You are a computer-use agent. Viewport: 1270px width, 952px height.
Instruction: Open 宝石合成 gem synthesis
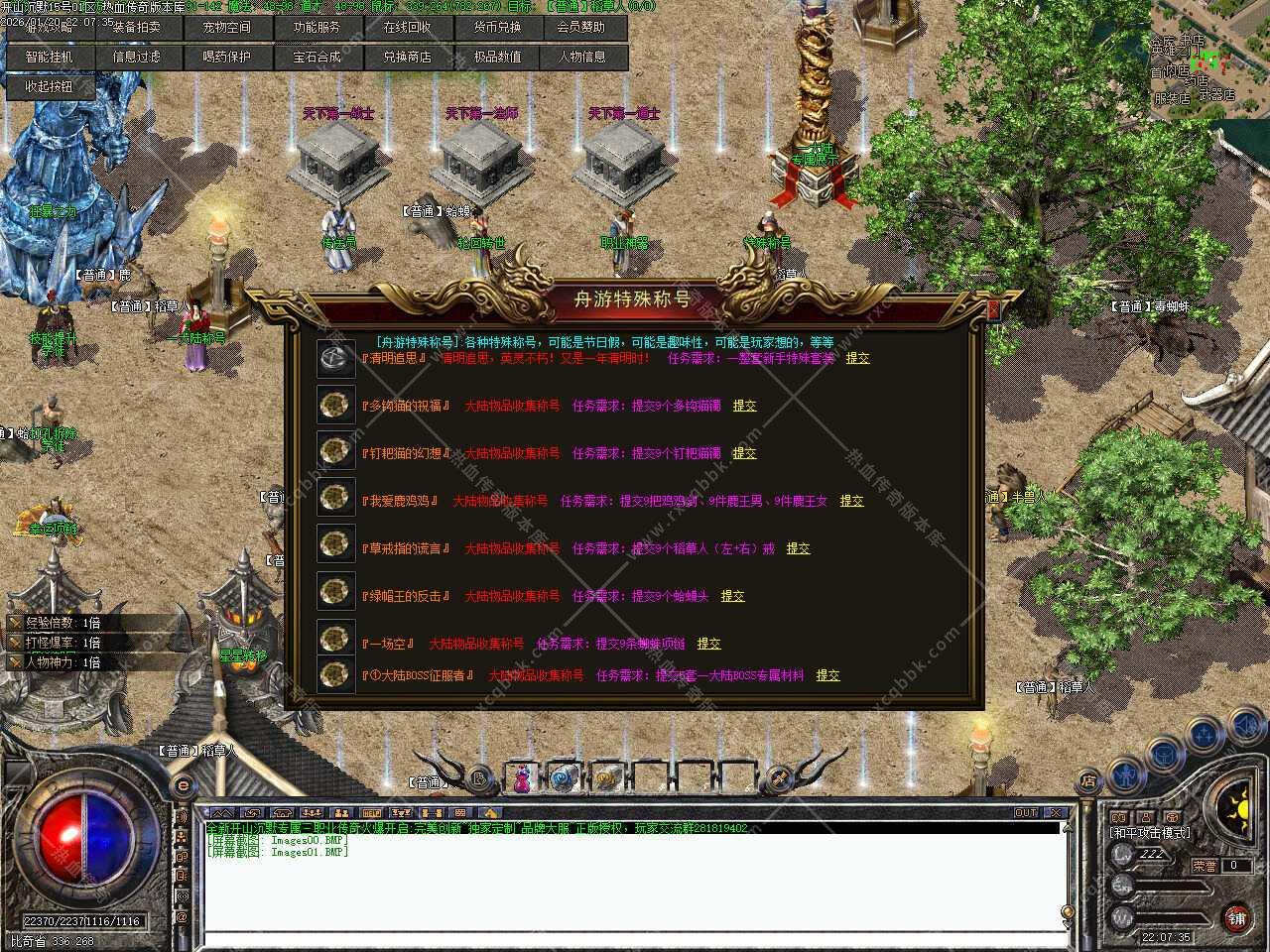click(x=317, y=58)
